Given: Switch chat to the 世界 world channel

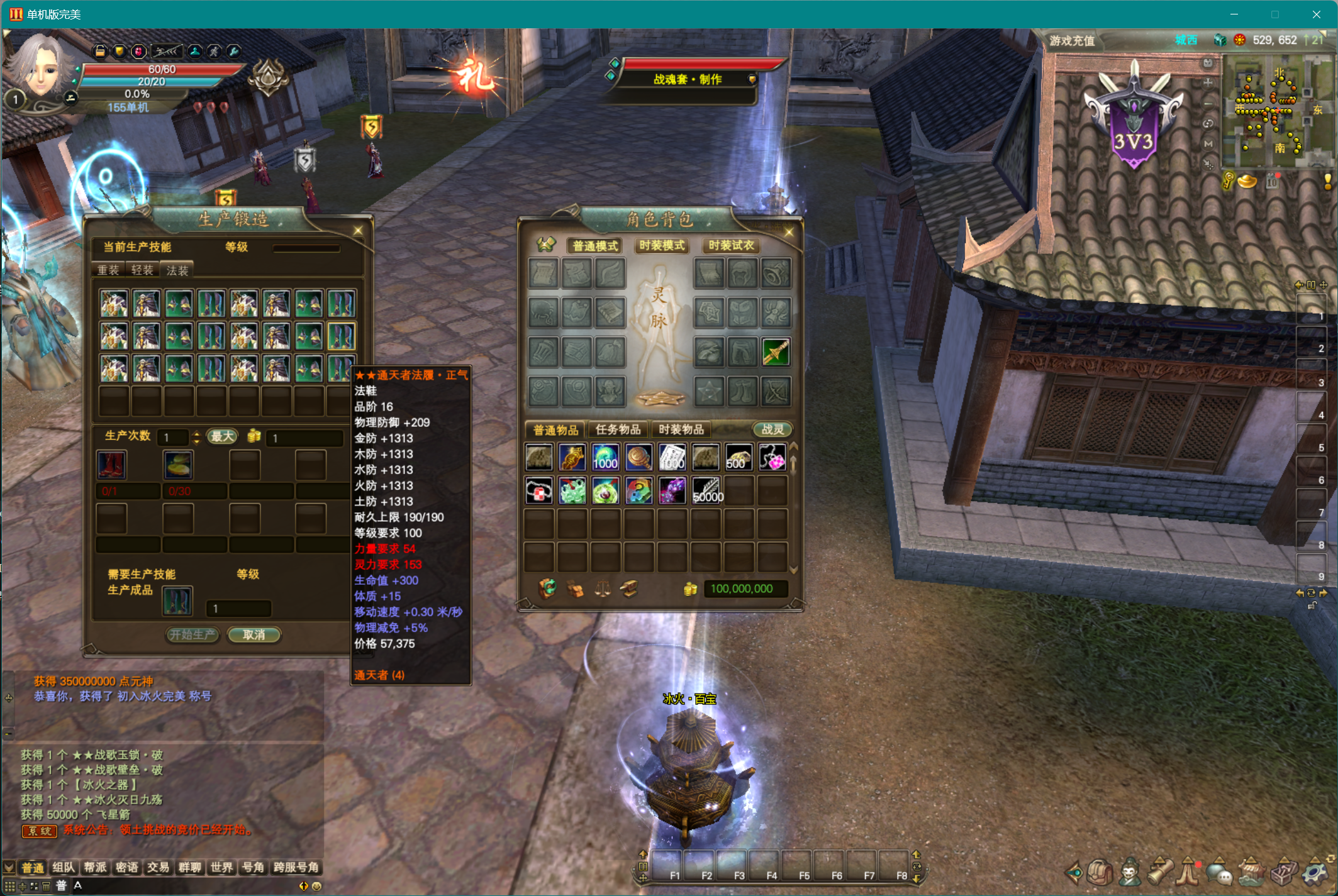Looking at the screenshot, I should [x=221, y=868].
